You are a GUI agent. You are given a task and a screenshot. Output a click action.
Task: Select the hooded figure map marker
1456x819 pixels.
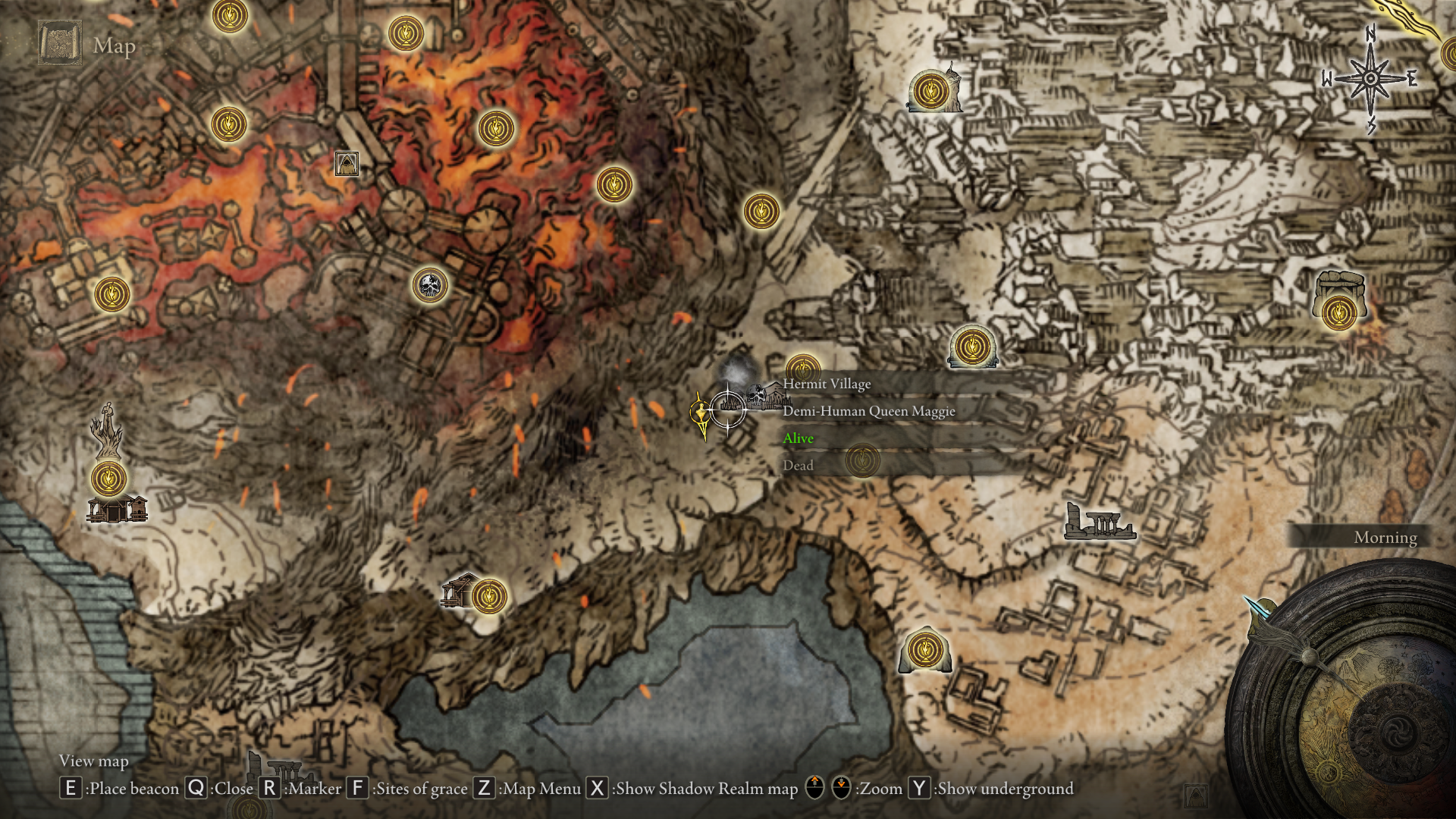[x=347, y=163]
